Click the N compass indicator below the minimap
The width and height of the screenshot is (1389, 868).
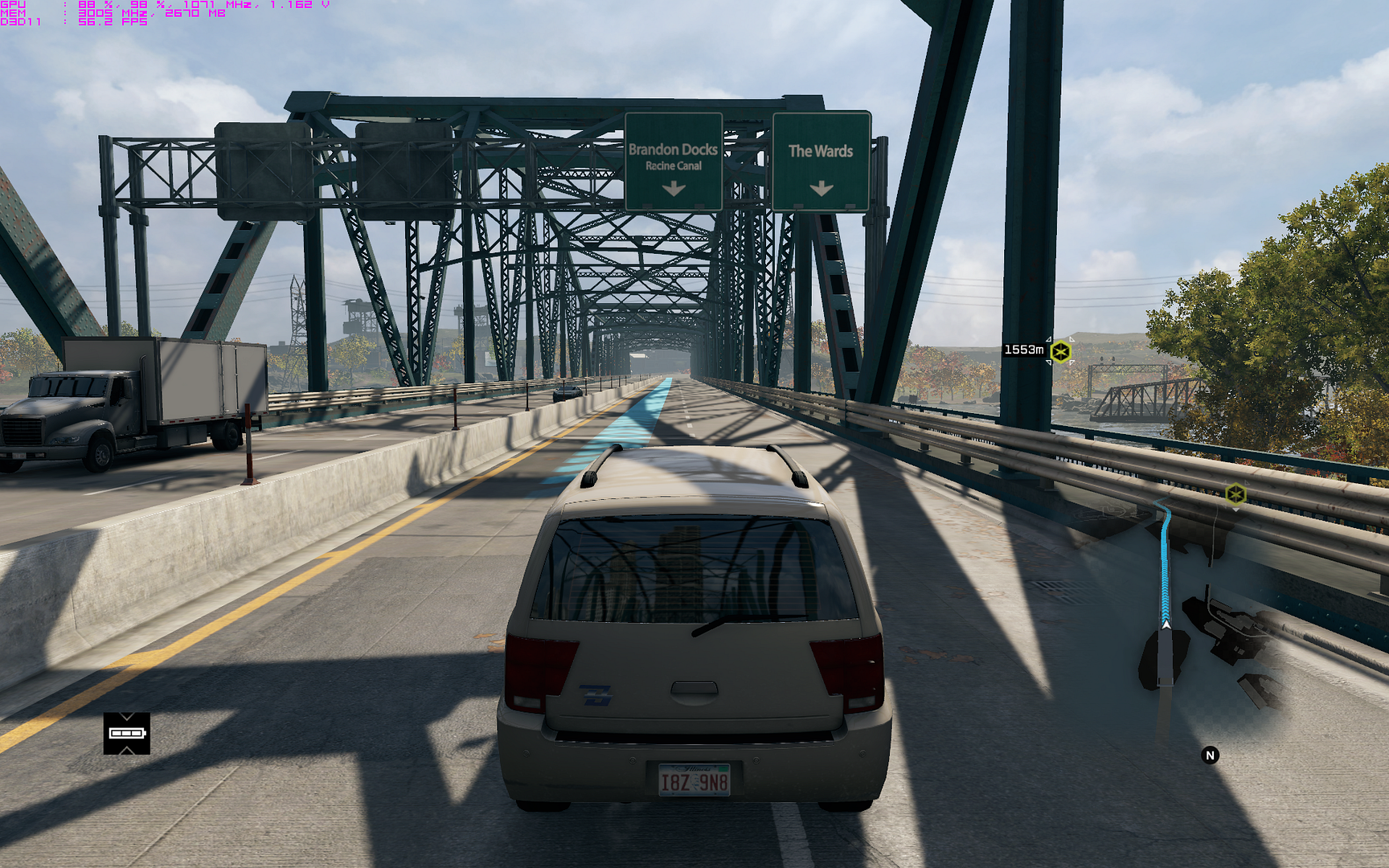[x=1209, y=755]
